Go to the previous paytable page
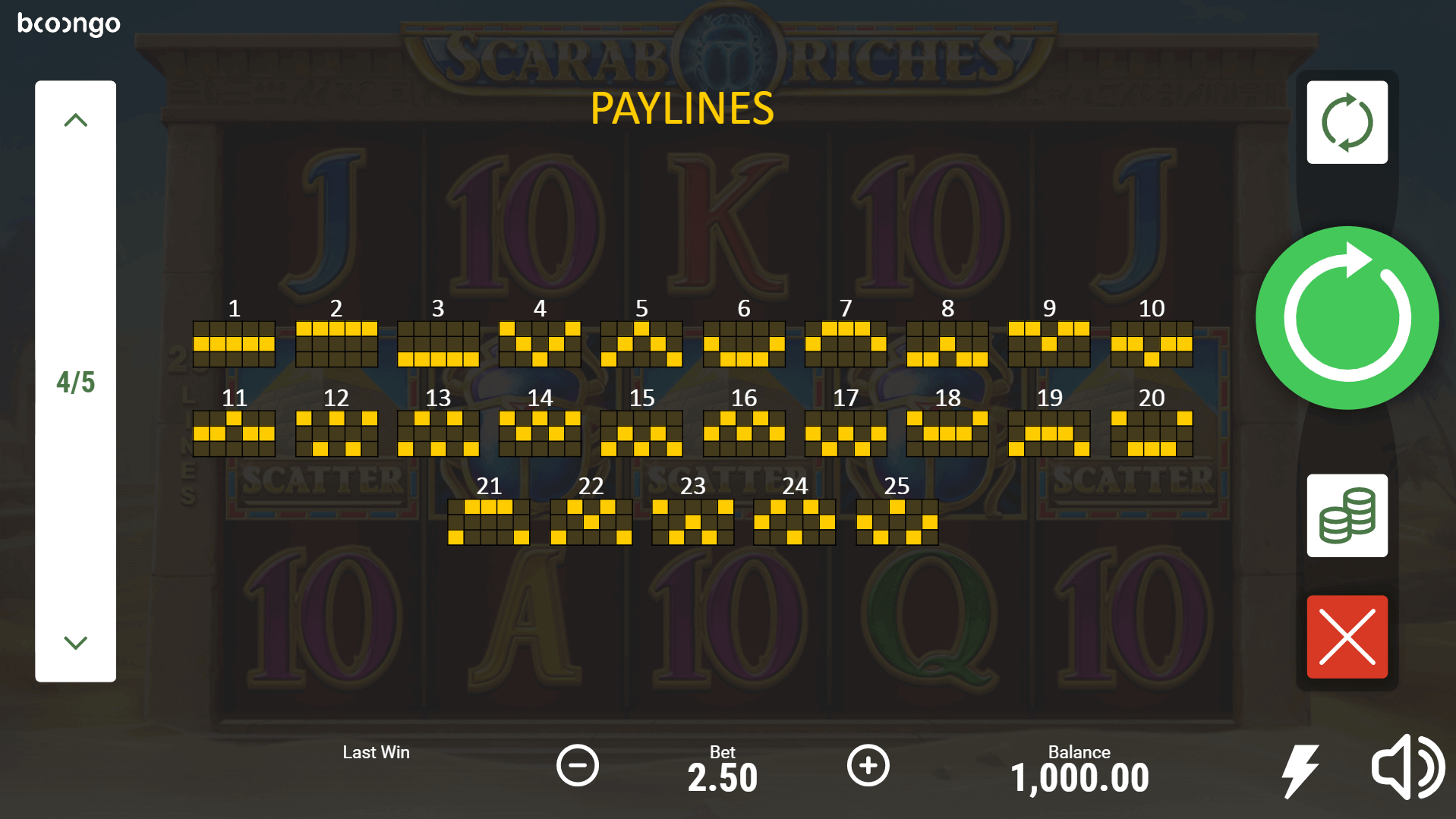Screen dimensions: 1456x819 pyautogui.click(x=75, y=120)
